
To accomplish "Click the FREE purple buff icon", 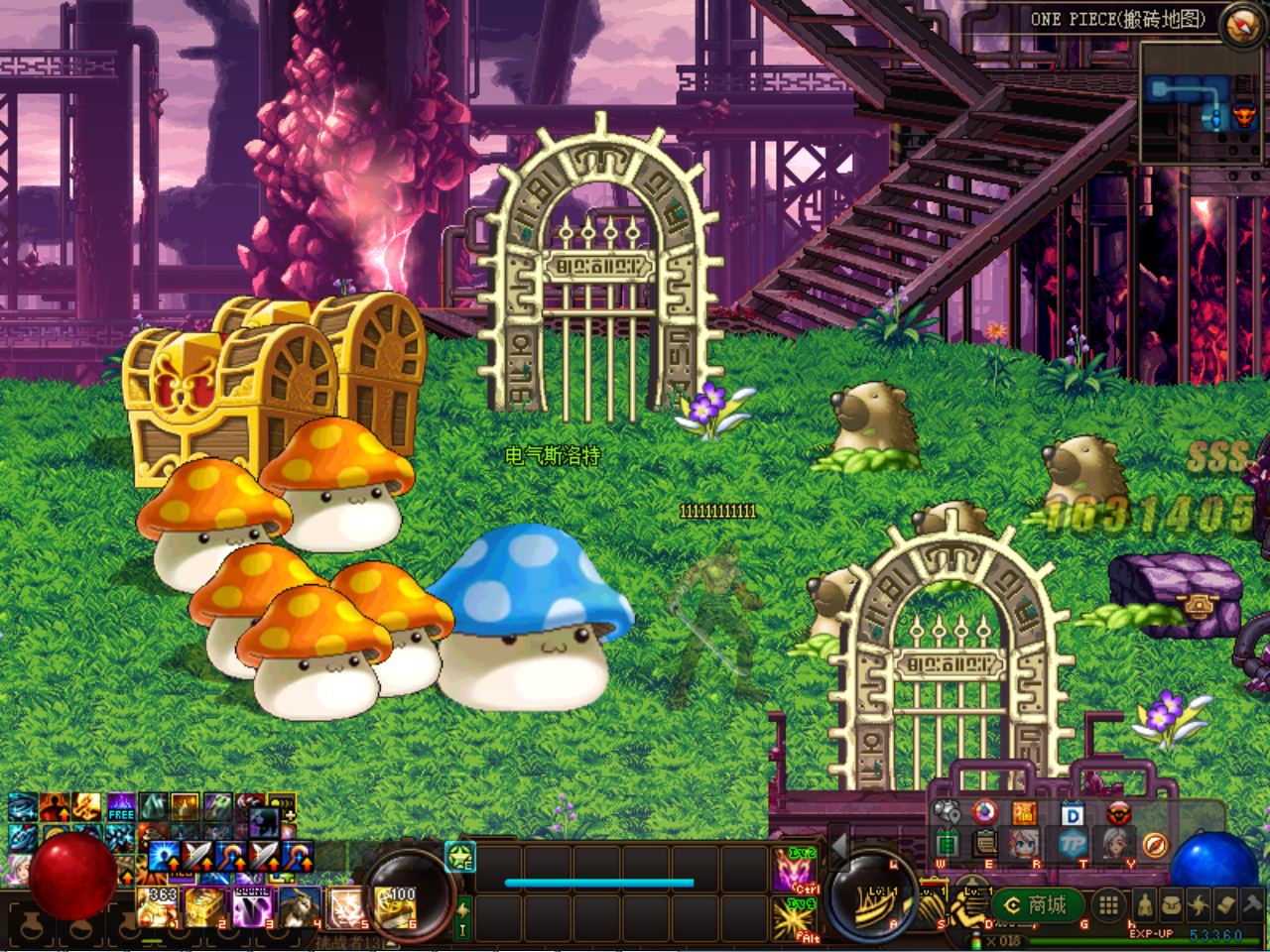I will click(121, 806).
